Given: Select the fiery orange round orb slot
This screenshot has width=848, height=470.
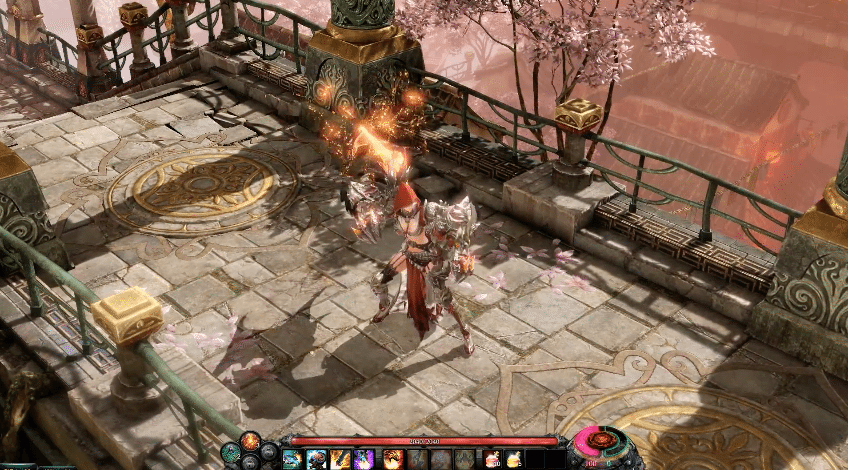Looking at the screenshot, I should [x=249, y=441].
